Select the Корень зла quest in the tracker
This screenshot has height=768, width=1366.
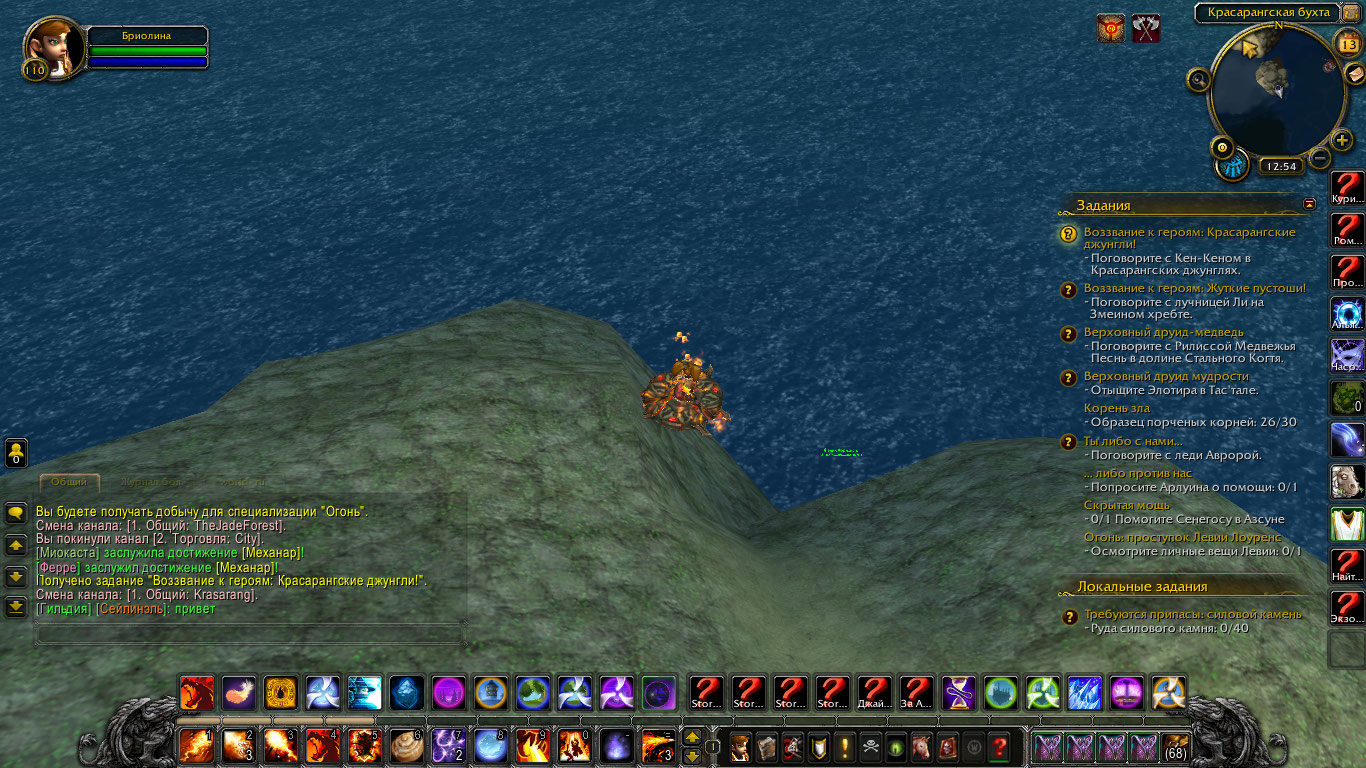1117,408
